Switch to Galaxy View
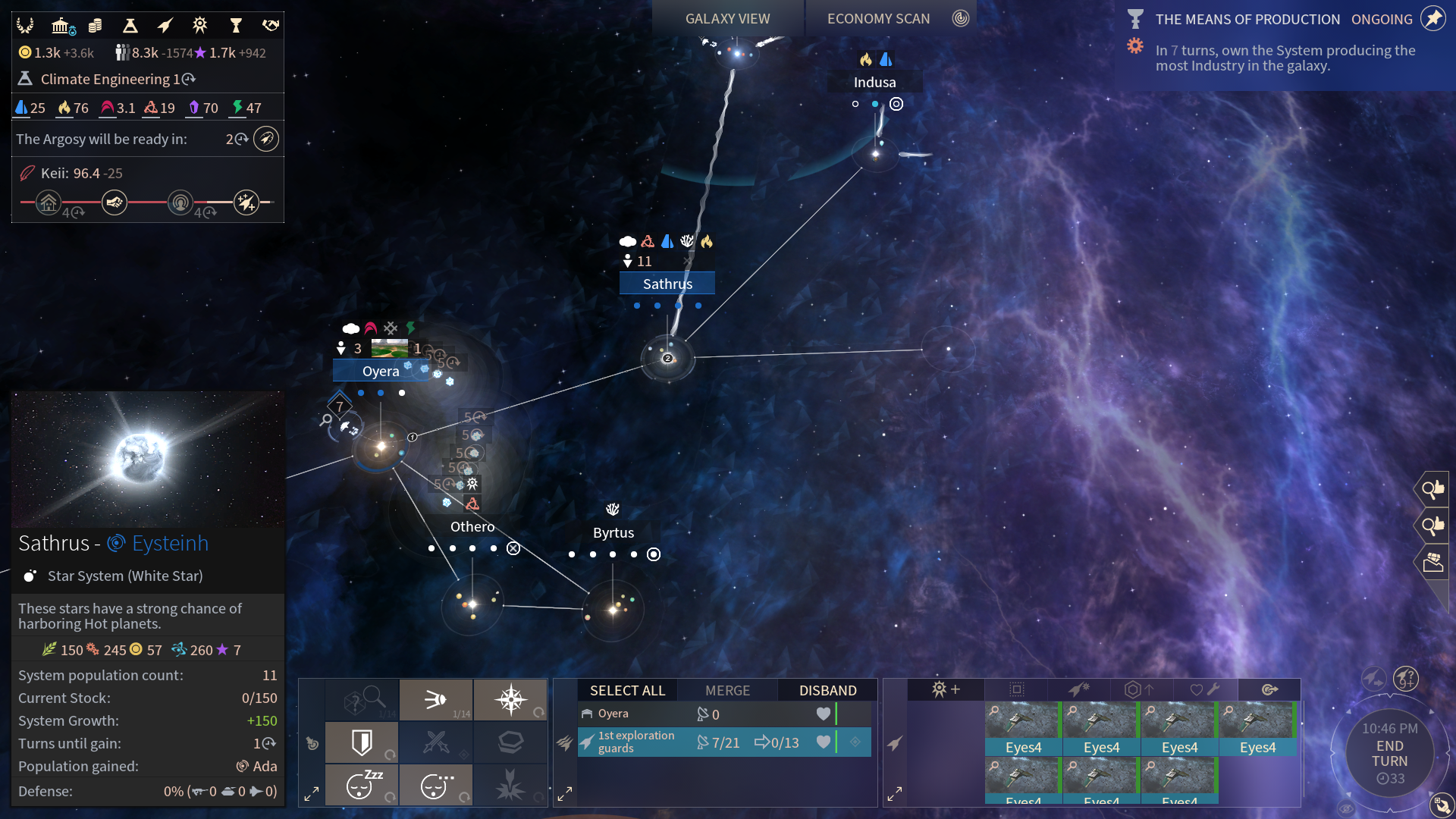The image size is (1456, 819). (727, 19)
